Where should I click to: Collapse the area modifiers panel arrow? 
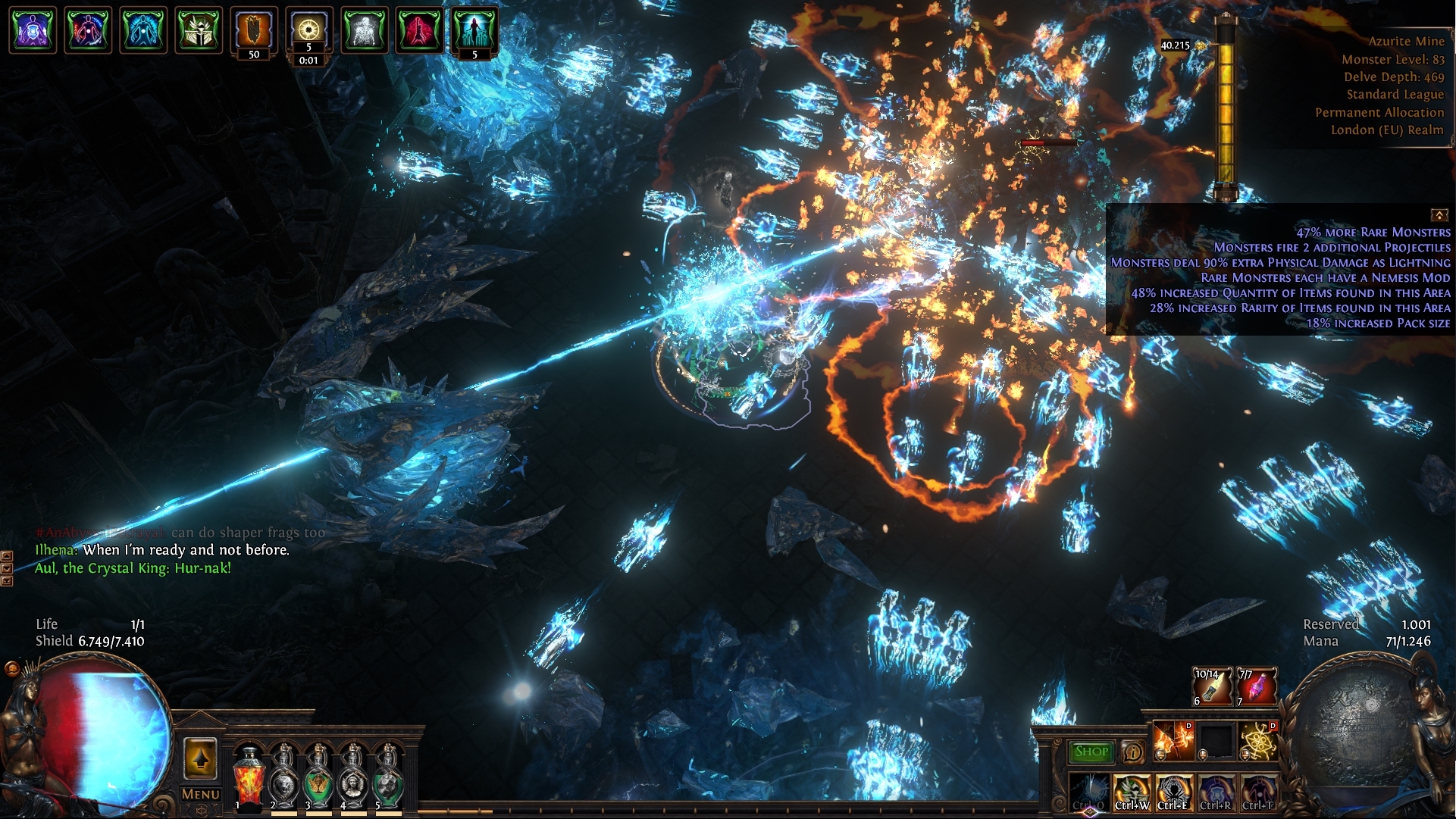(1438, 215)
